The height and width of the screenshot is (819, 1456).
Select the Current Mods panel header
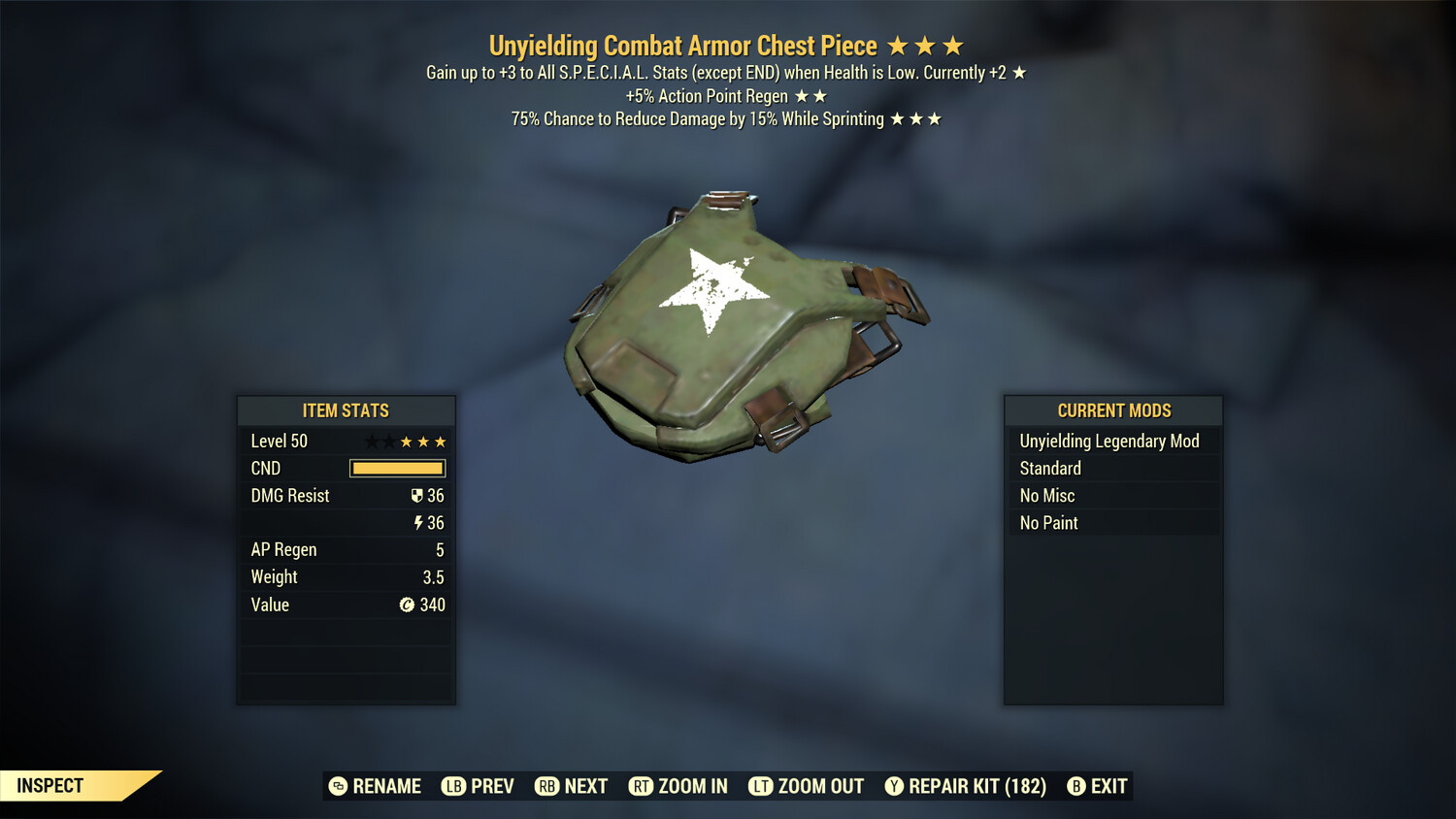tap(1112, 410)
